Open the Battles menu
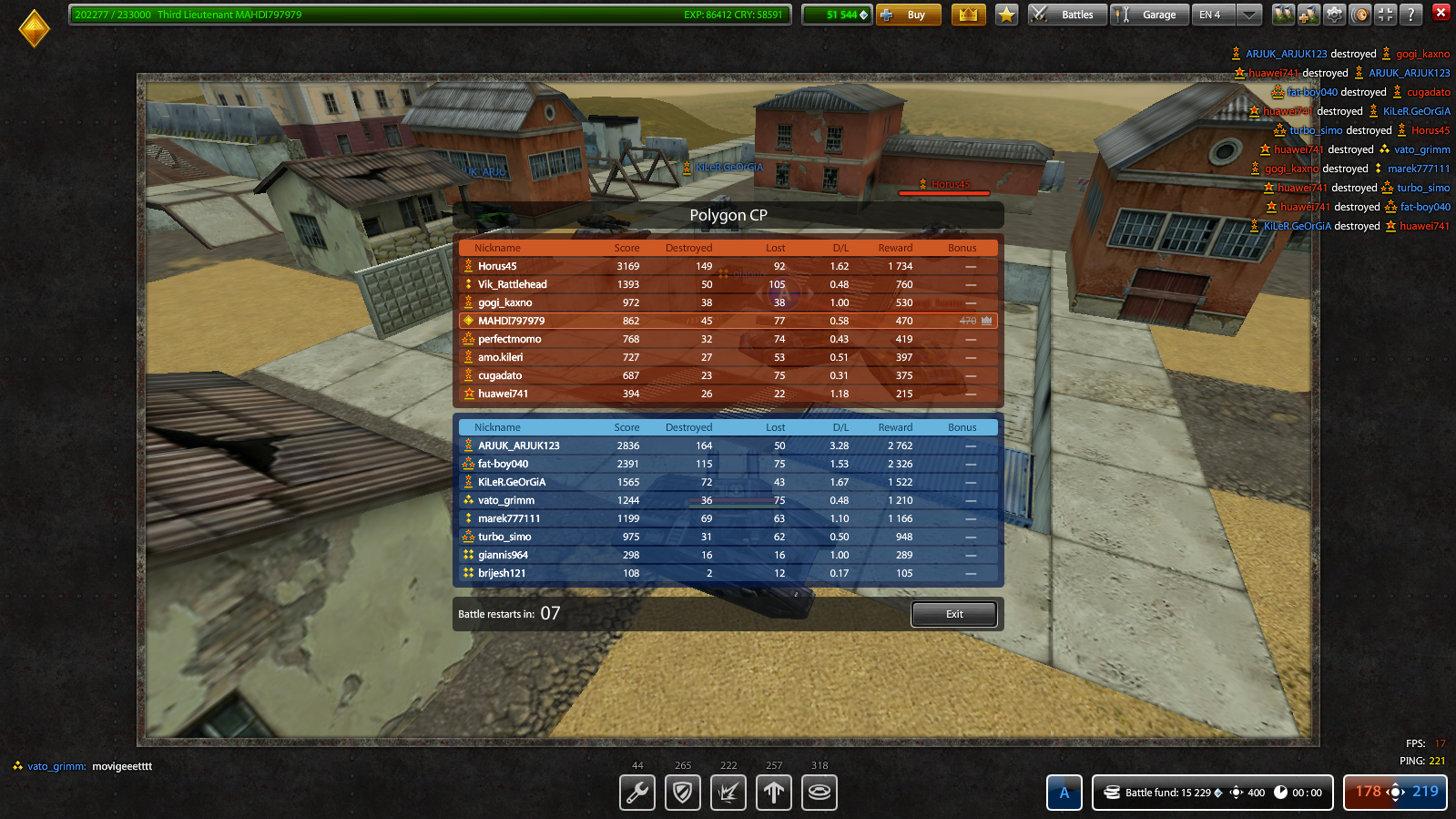1456x819 pixels. coord(1066,15)
